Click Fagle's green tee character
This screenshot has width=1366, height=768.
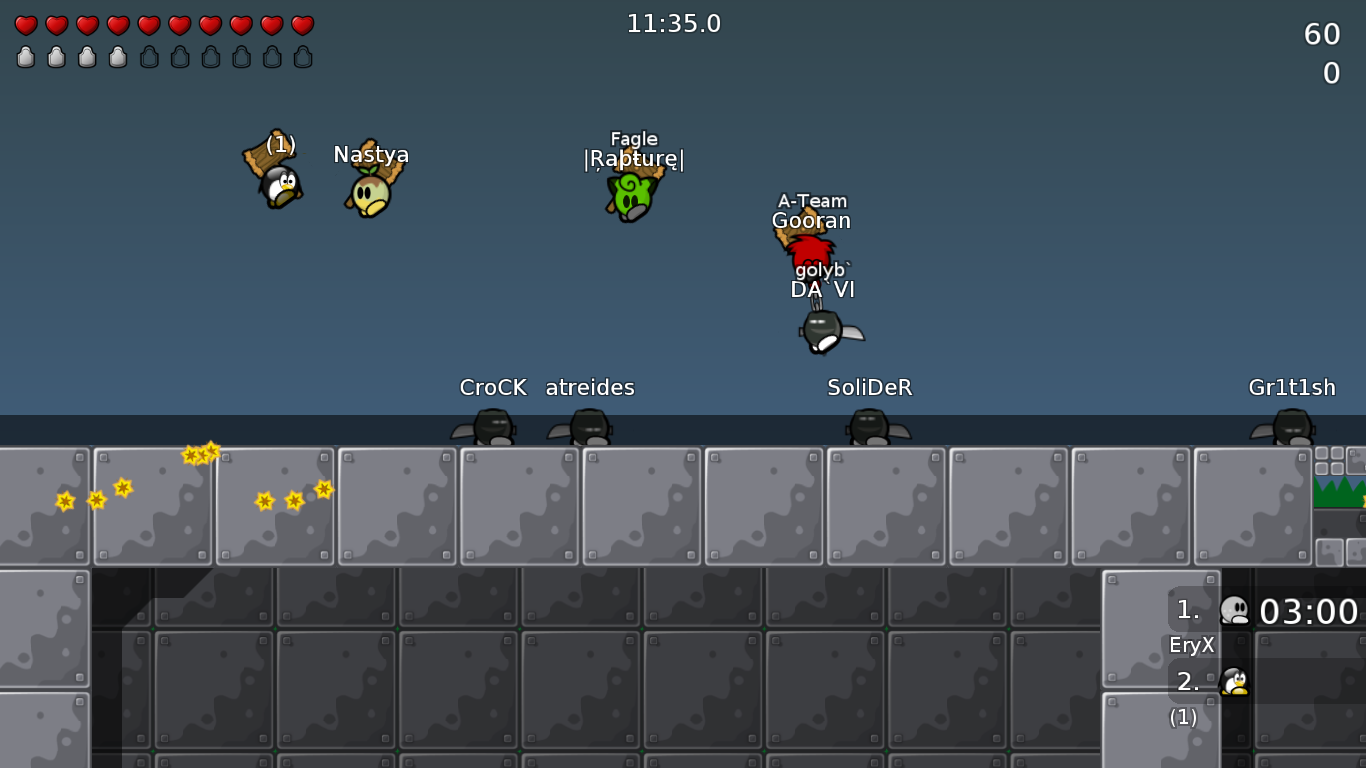click(632, 195)
